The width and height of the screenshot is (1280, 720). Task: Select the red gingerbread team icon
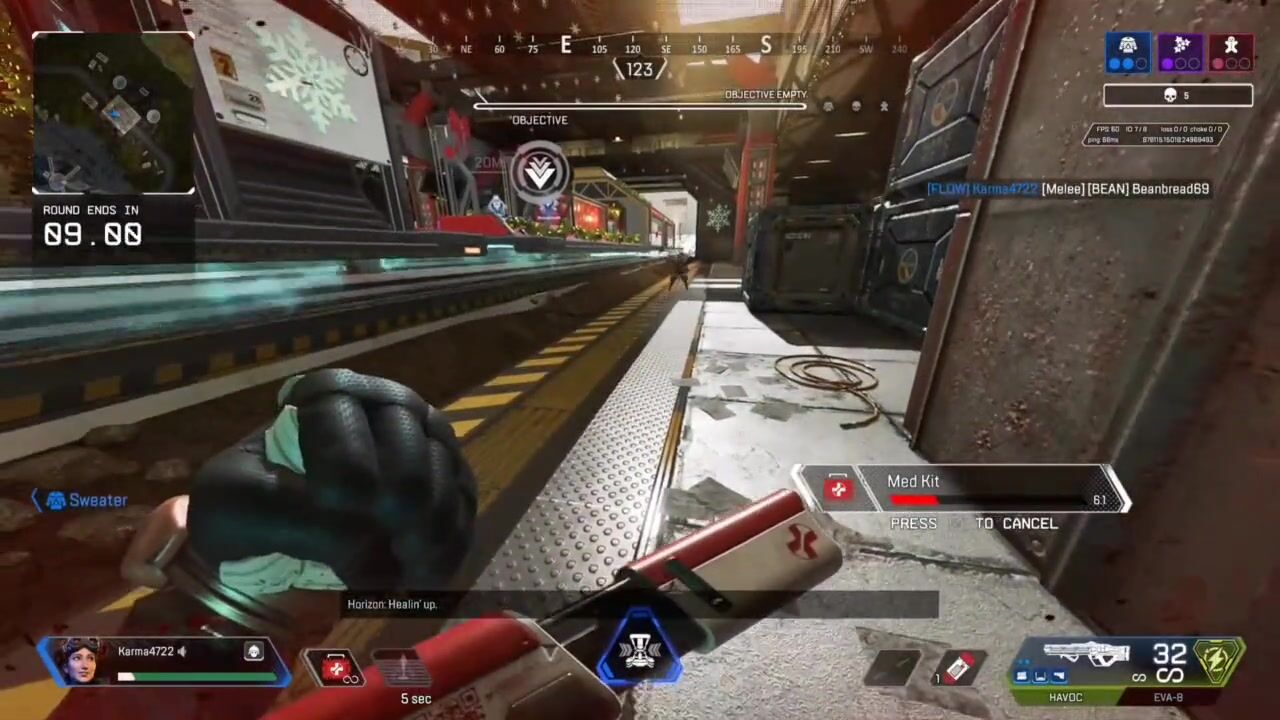click(1231, 52)
